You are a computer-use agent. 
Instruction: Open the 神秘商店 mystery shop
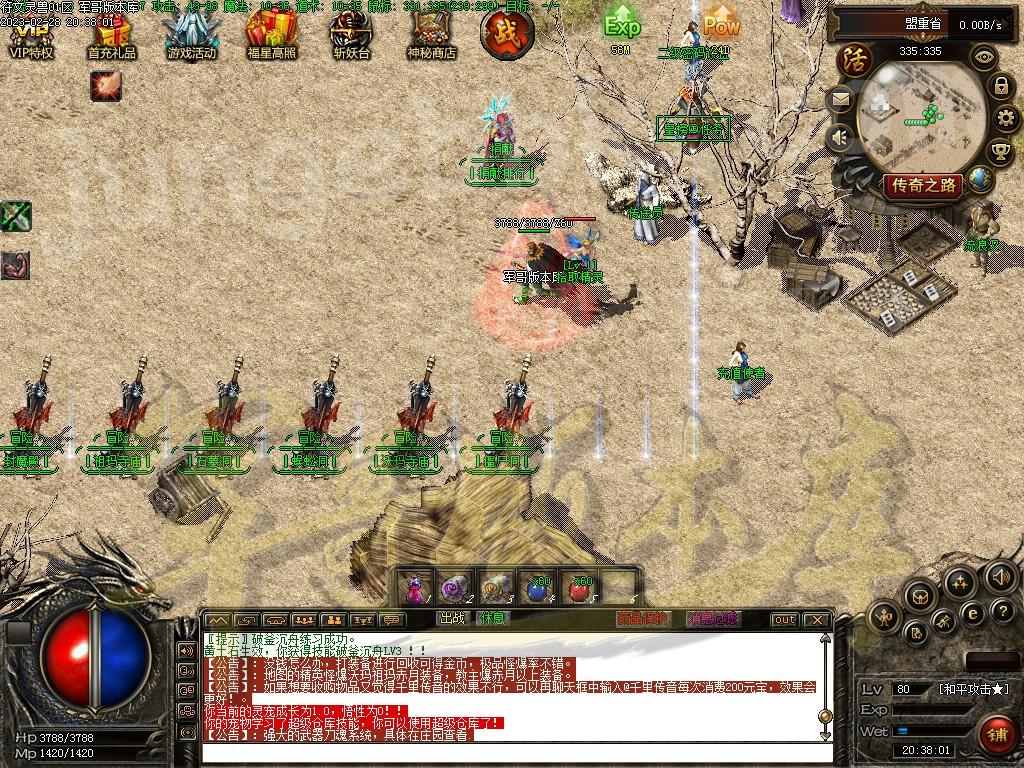[431, 37]
